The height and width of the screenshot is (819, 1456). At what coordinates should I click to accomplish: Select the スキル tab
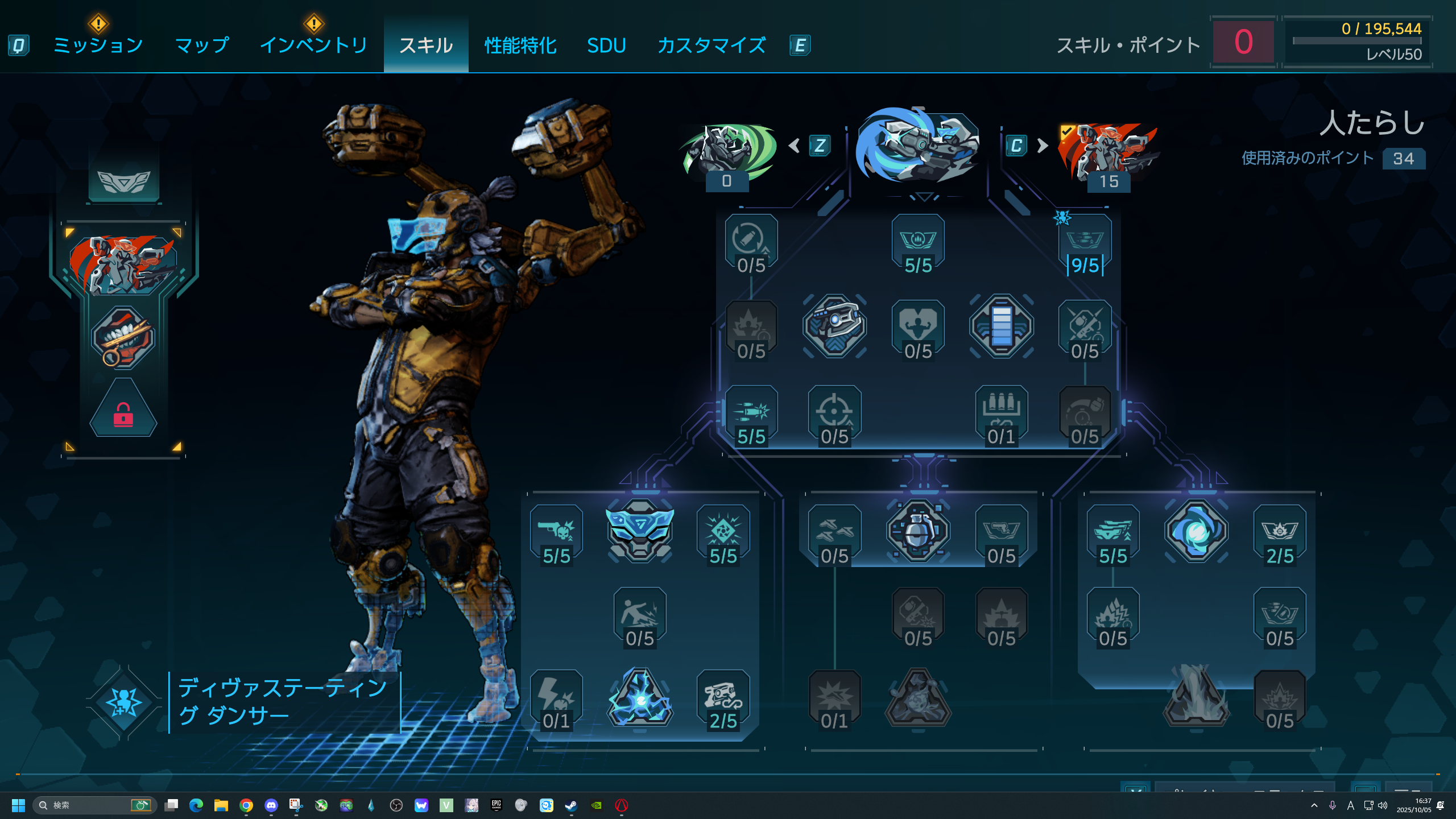click(x=426, y=45)
